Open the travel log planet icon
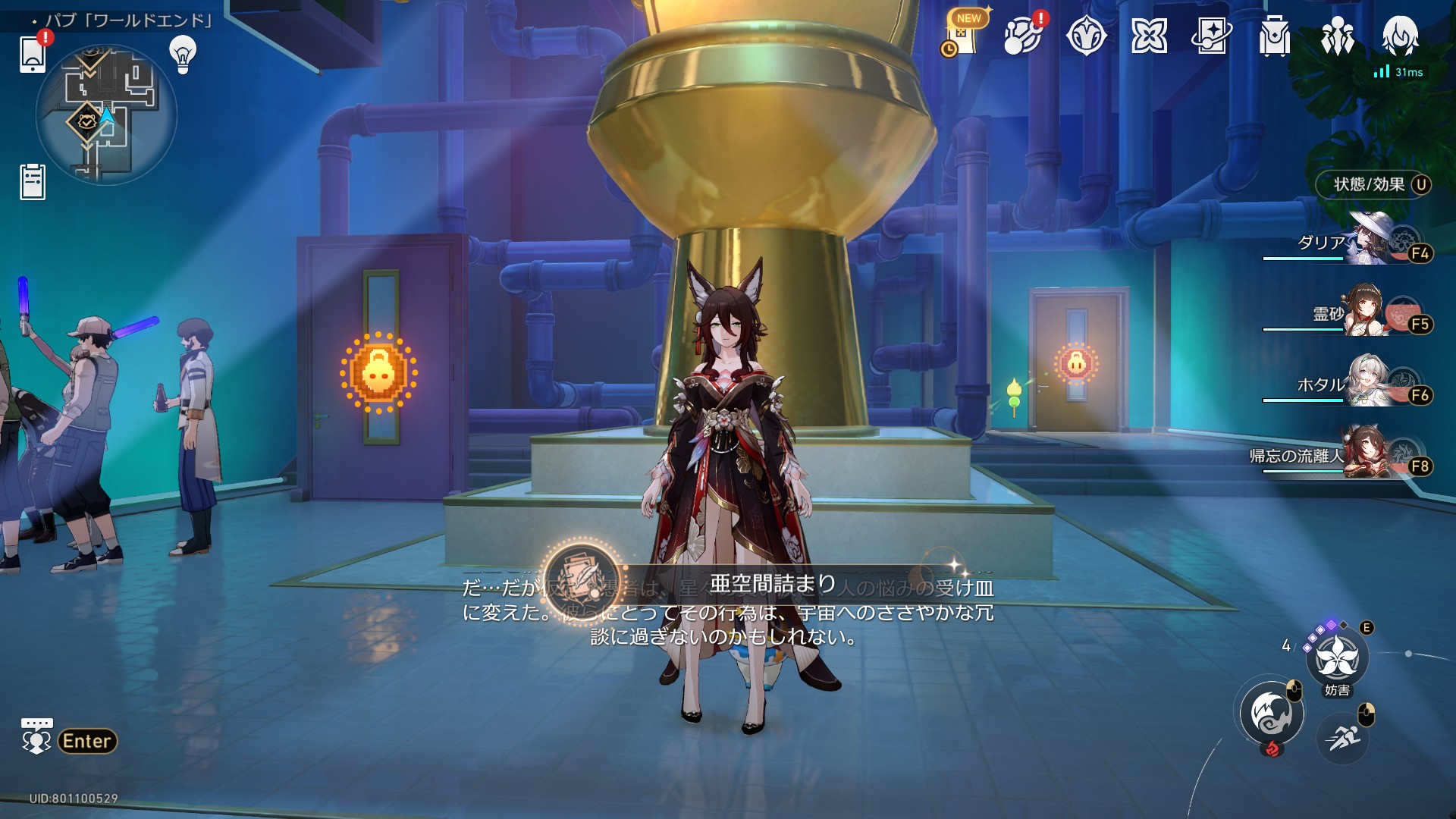The height and width of the screenshot is (819, 1456). click(x=1023, y=36)
